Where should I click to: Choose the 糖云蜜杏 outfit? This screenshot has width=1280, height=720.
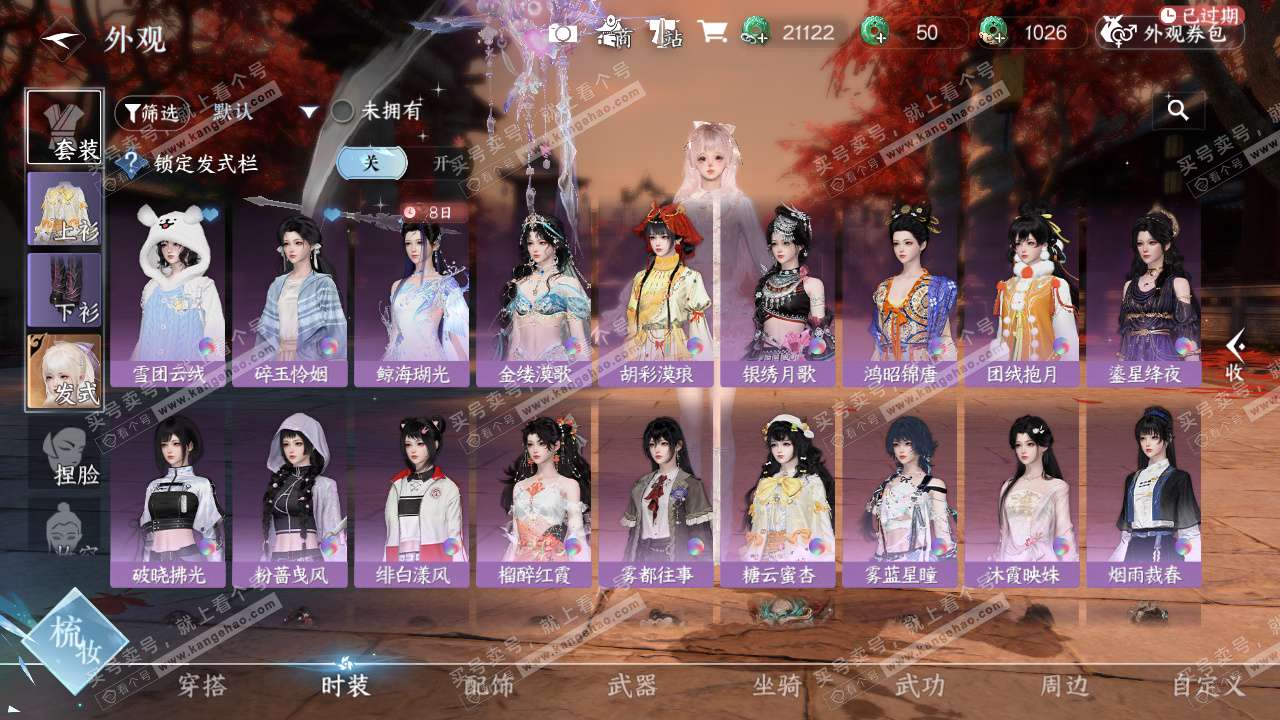[x=778, y=500]
